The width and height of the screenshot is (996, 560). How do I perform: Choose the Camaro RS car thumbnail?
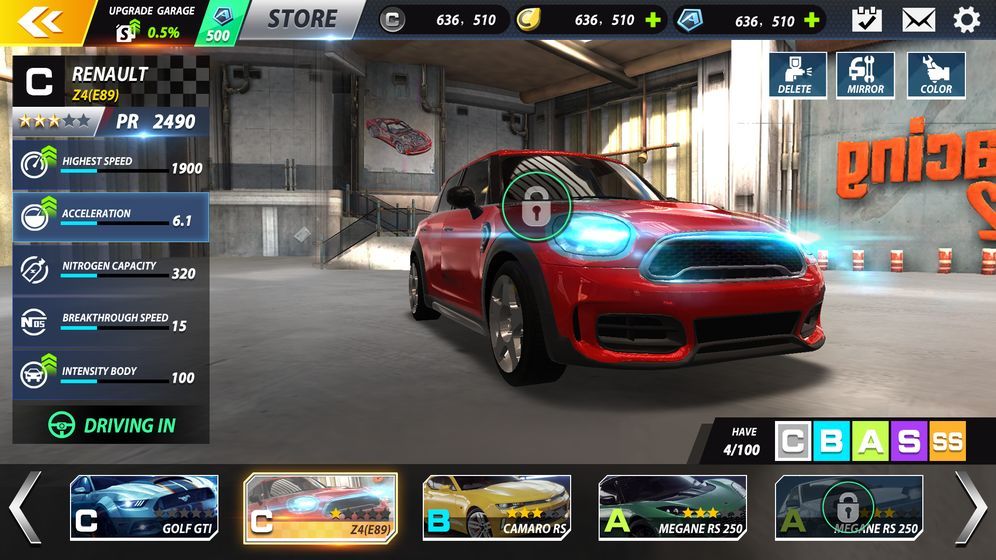[496, 507]
